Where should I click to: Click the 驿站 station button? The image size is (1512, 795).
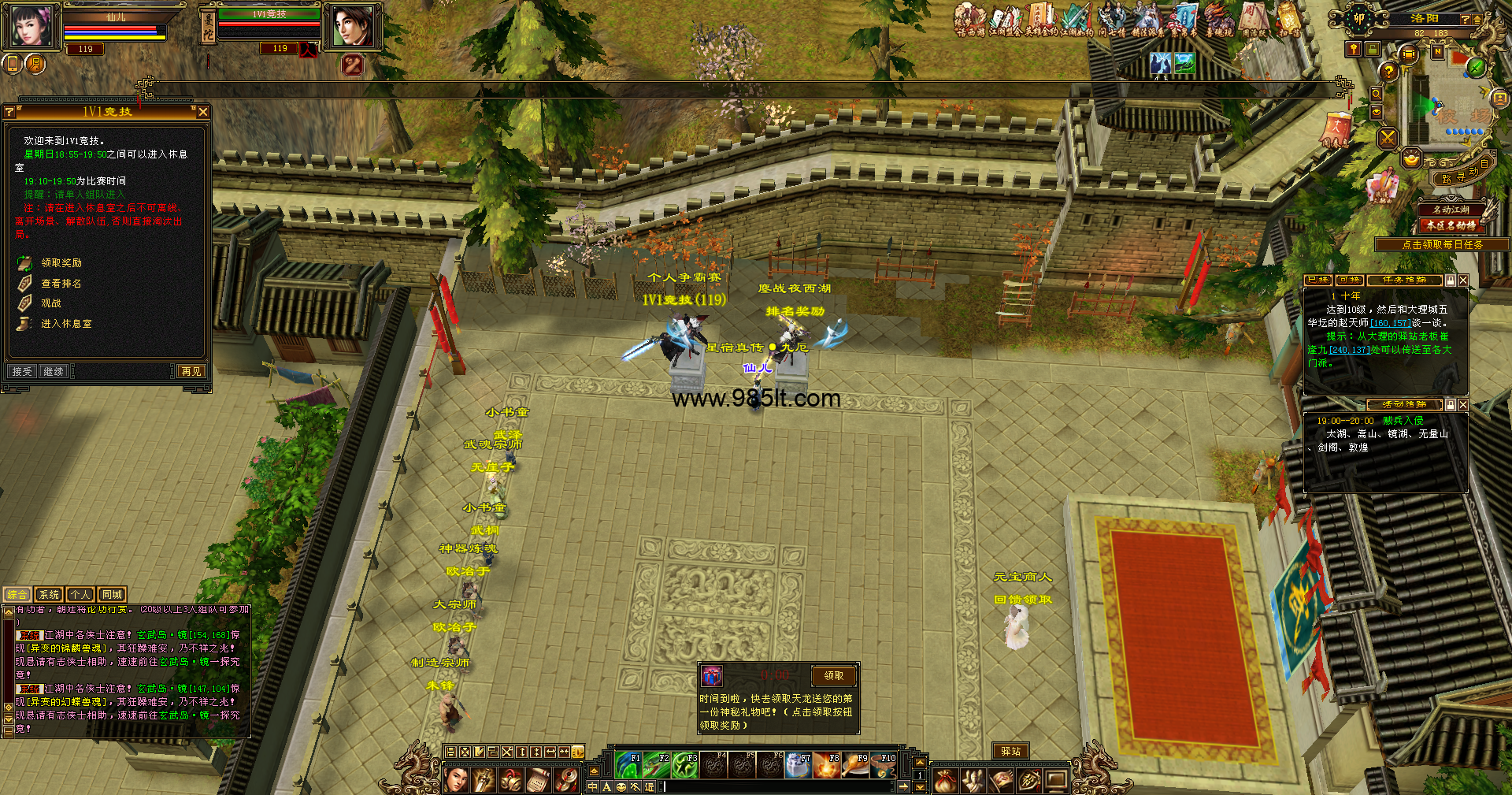coord(1010,752)
